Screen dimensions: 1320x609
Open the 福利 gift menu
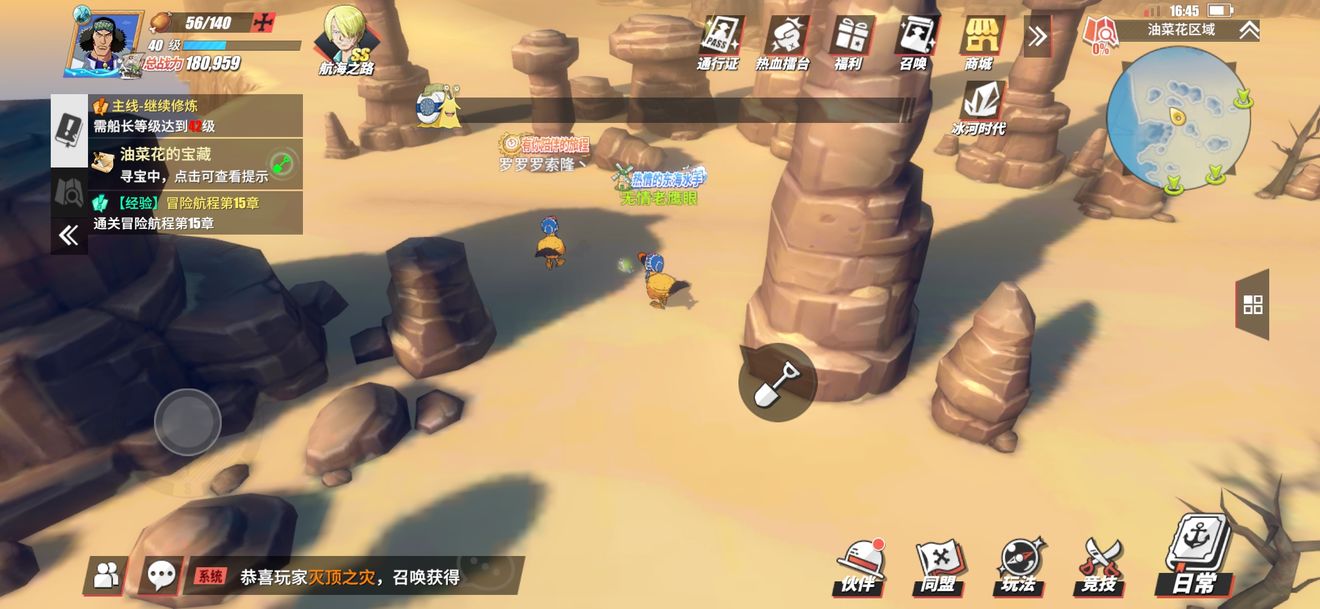850,42
